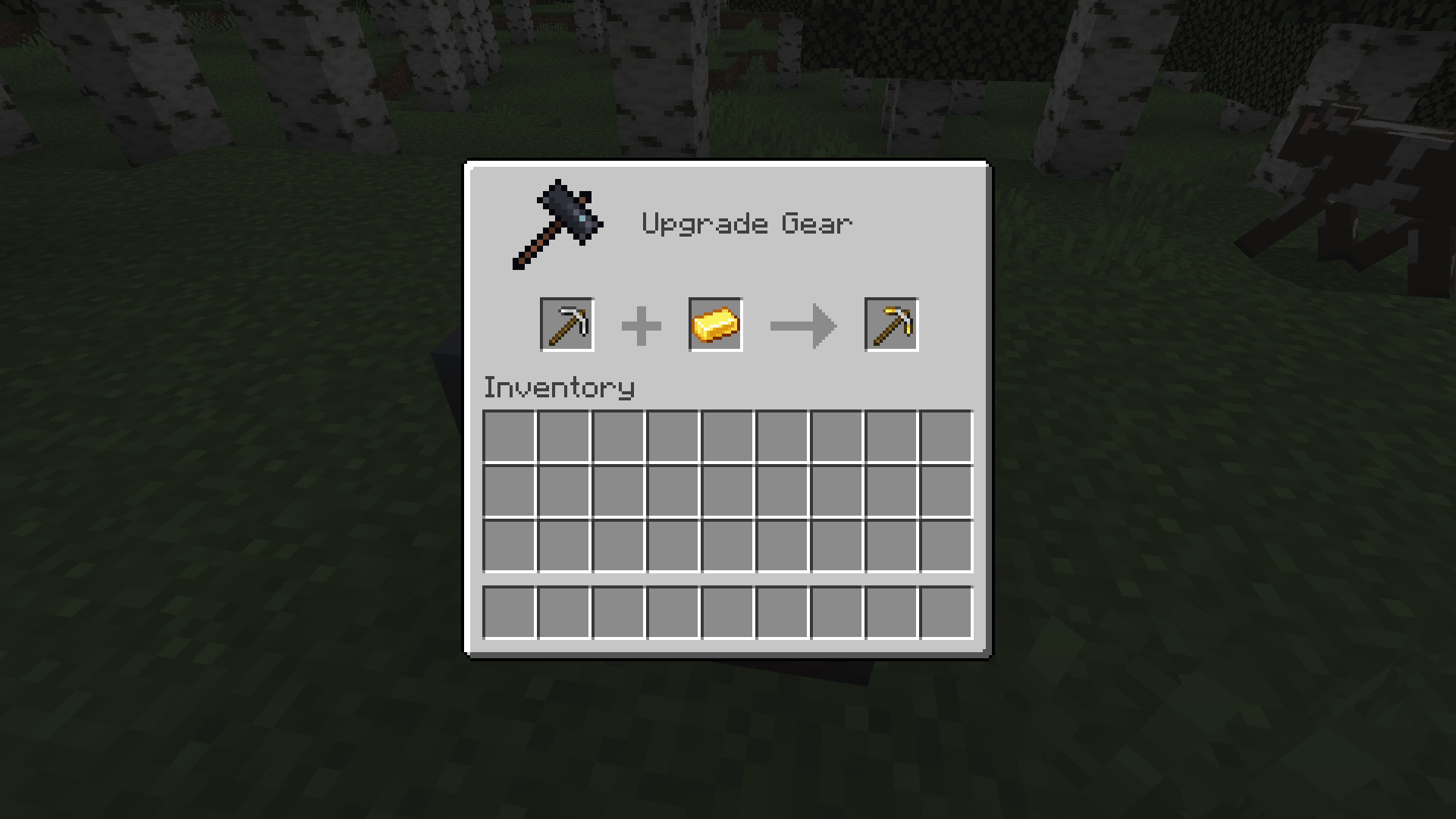Select the gold ingot material slot

714,325
